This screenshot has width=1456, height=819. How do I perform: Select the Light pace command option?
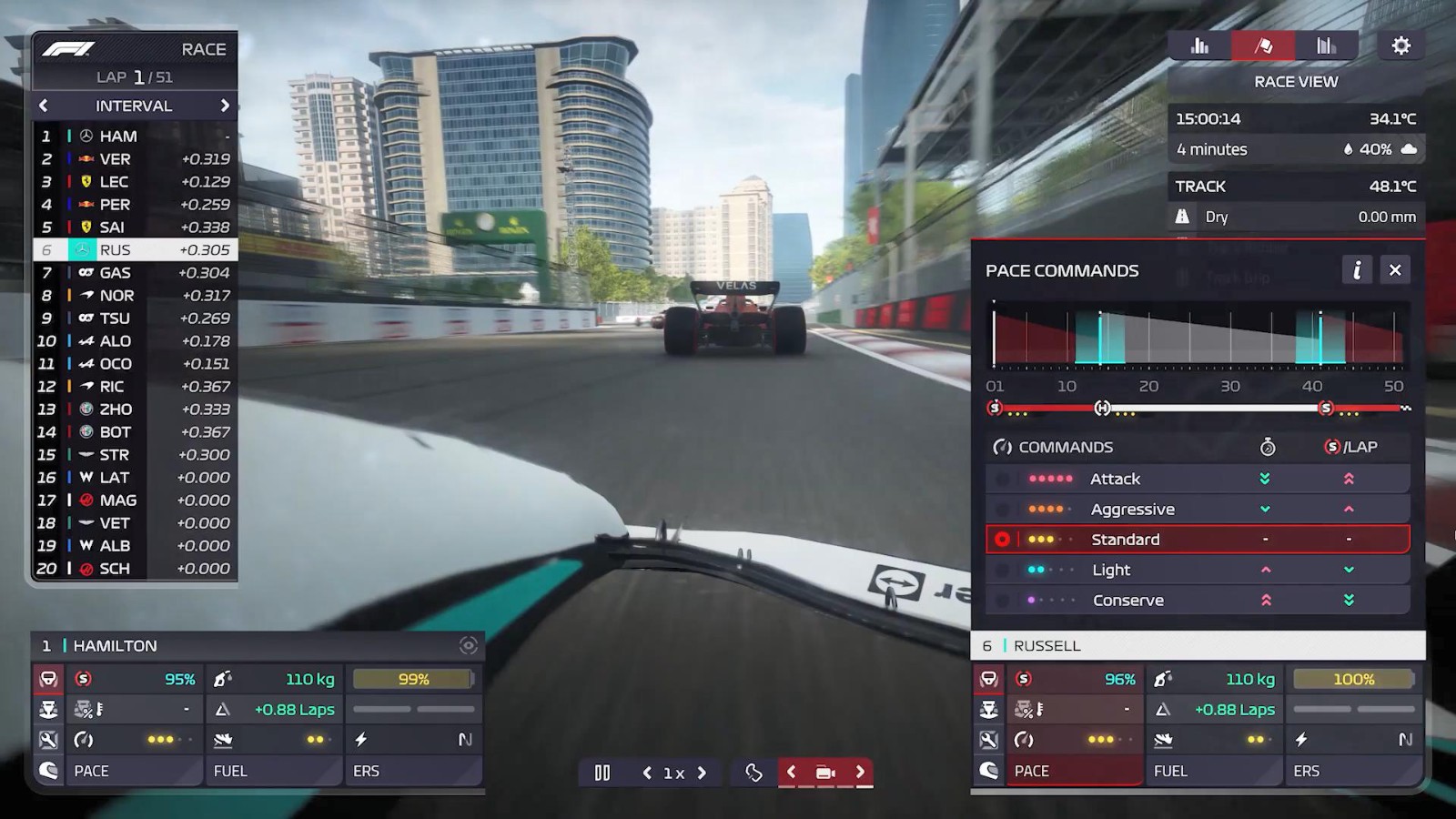(1003, 569)
